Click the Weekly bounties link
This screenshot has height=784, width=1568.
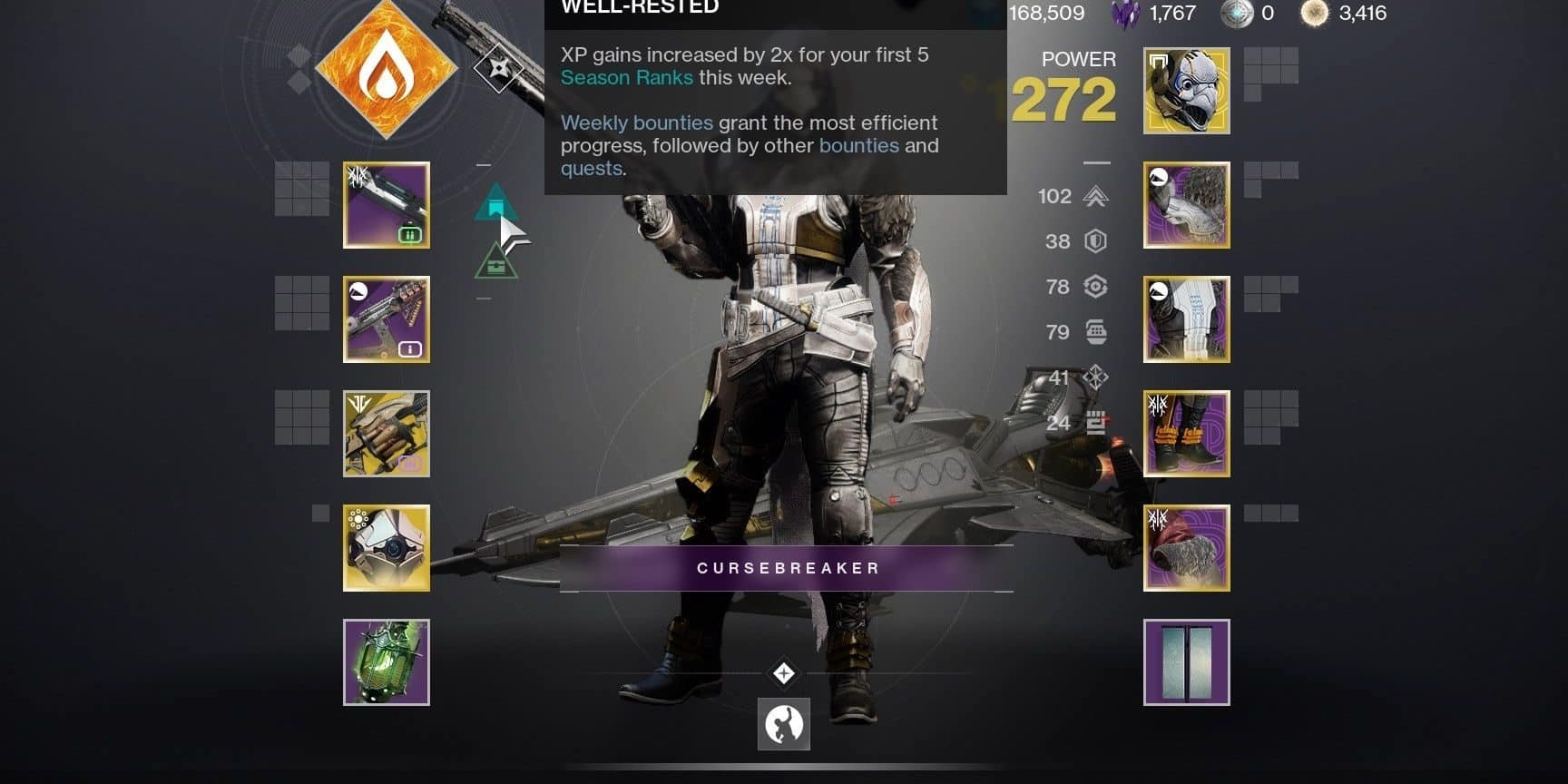[x=636, y=122]
